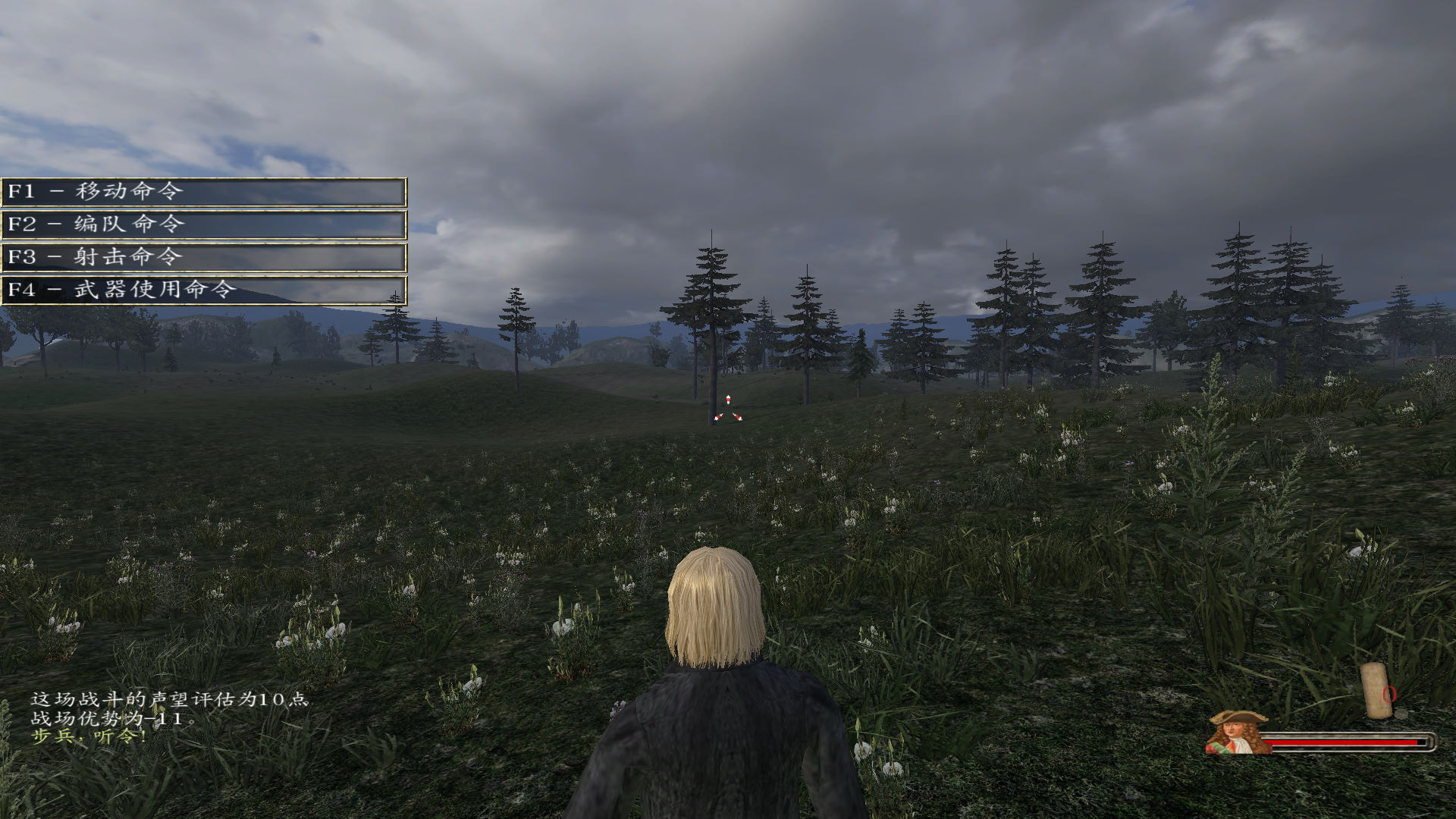This screenshot has width=1456, height=819.
Task: Open the F3 射击命令 order entry
Action: point(203,257)
